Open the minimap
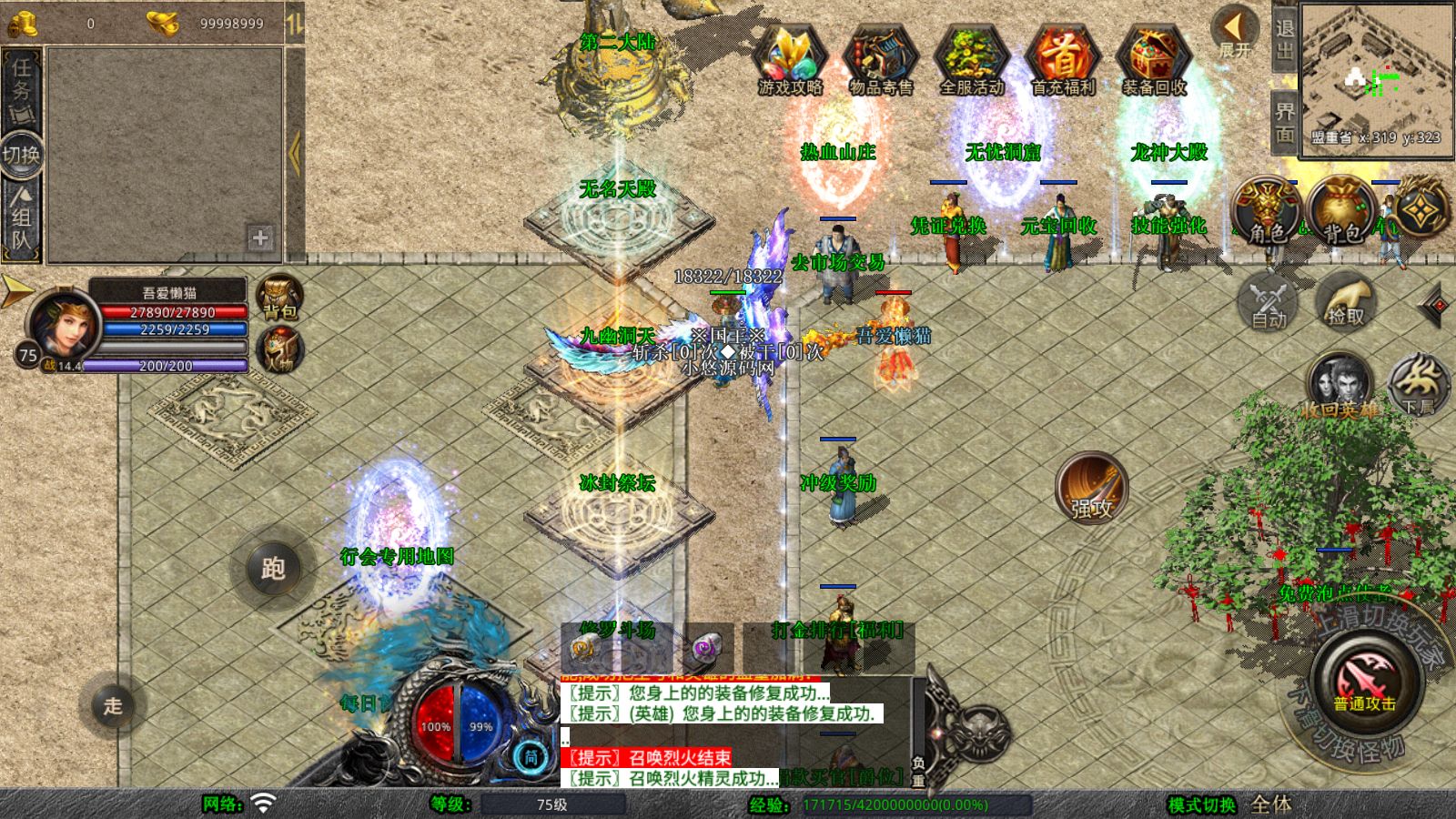 click(1376, 75)
